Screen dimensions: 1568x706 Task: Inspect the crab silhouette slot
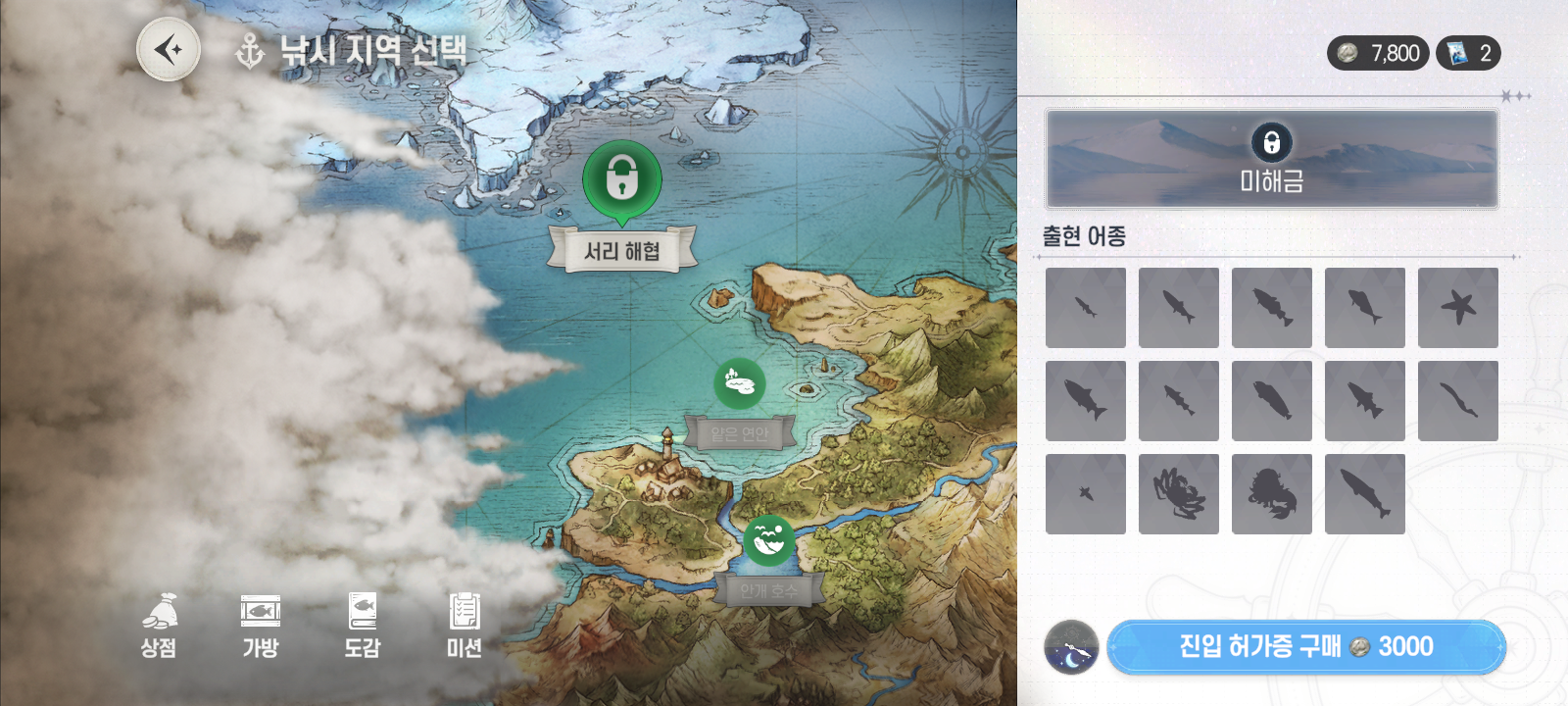[1179, 494]
